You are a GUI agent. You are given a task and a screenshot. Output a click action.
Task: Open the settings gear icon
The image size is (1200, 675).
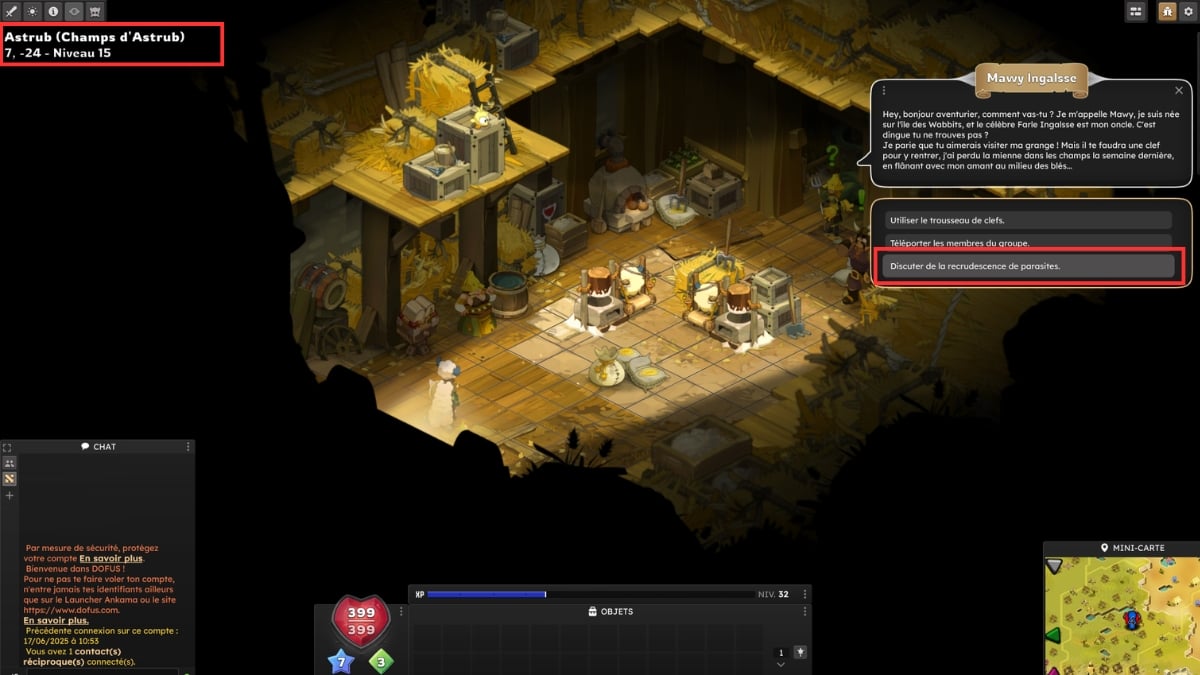[x=1189, y=11]
